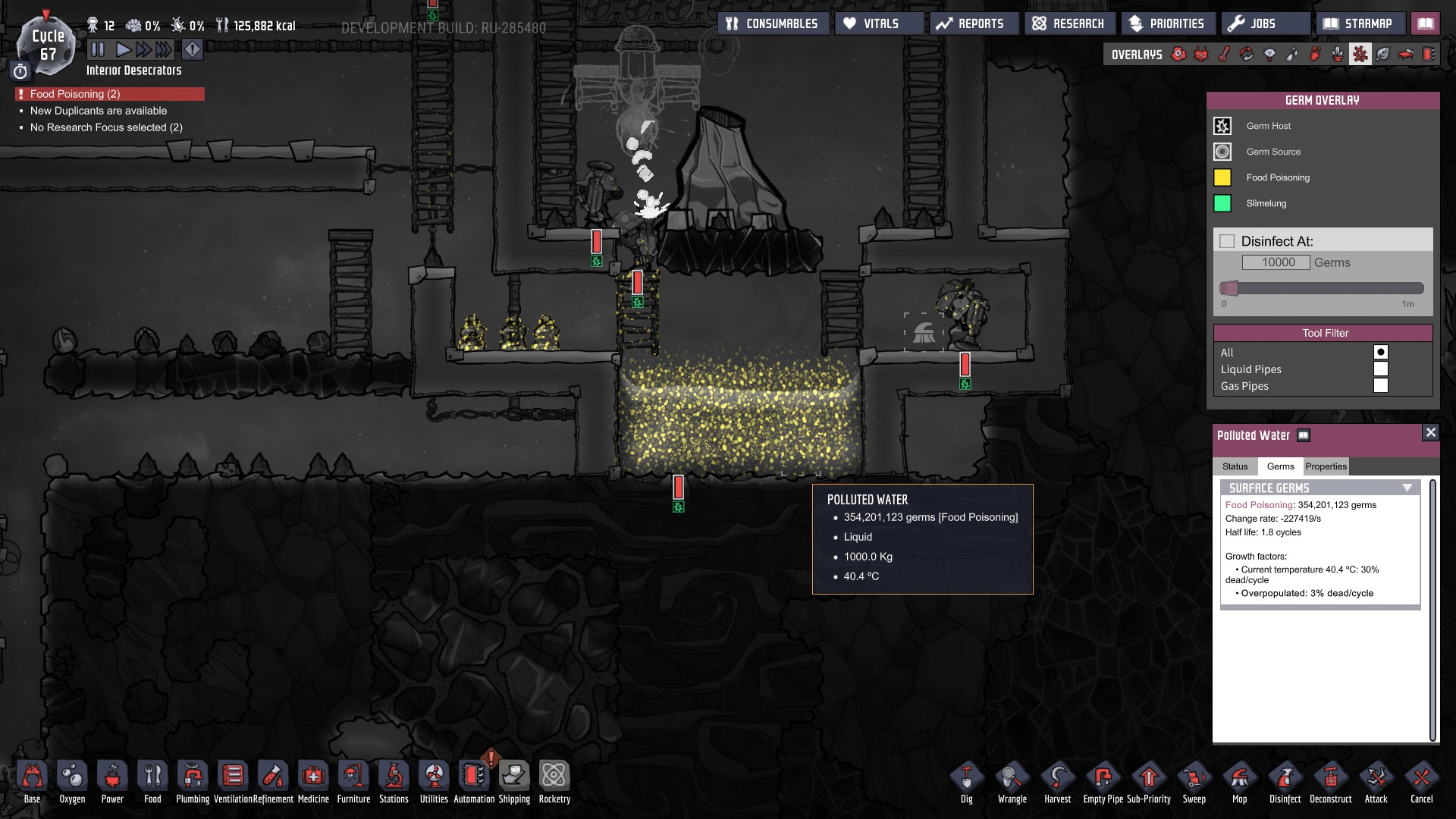Open the Food Poisoning alert notification
This screenshot has height=819, width=1456.
pos(106,94)
